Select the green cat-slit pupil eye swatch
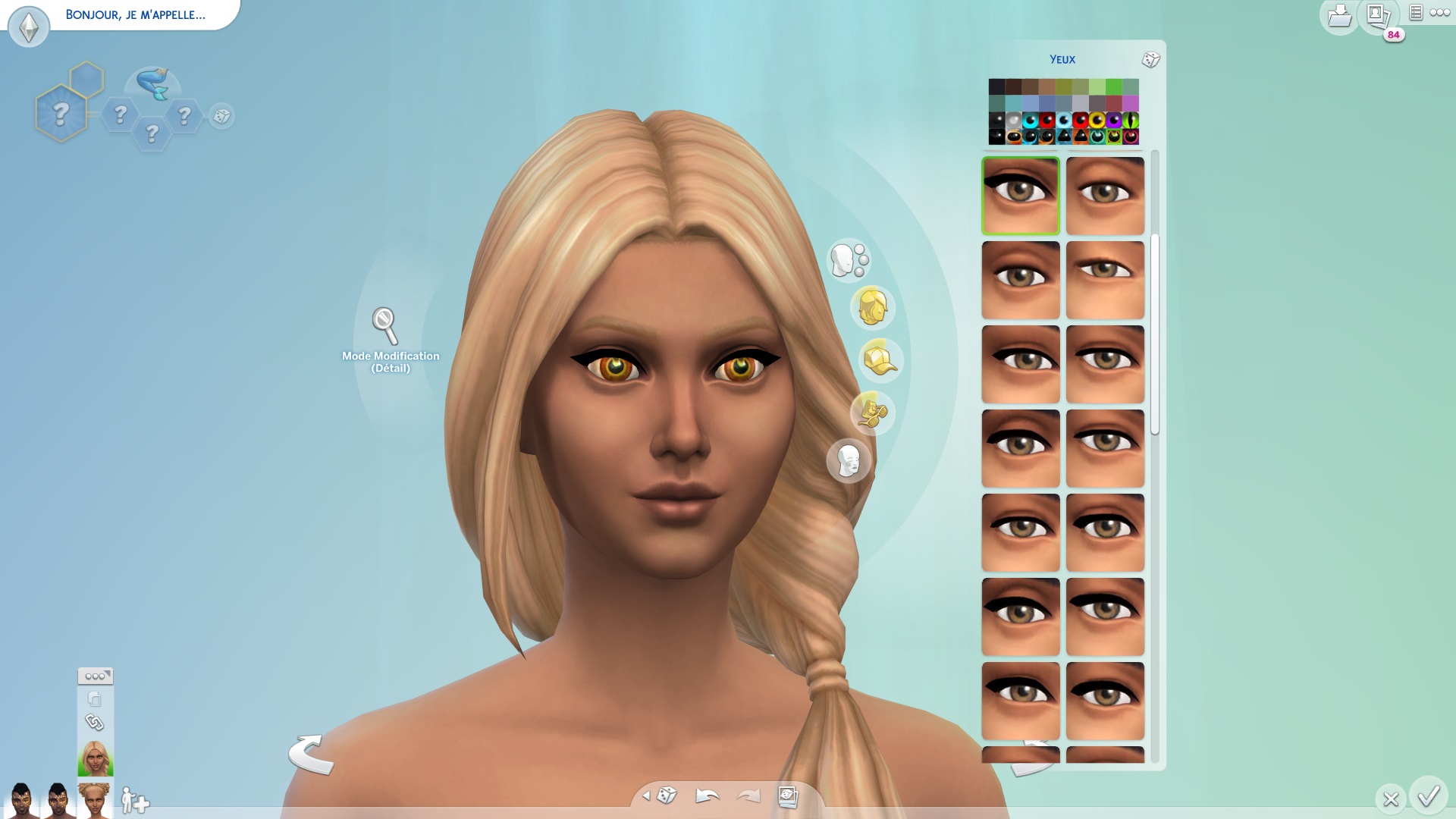Image resolution: width=1456 pixels, height=819 pixels. 1130,120
